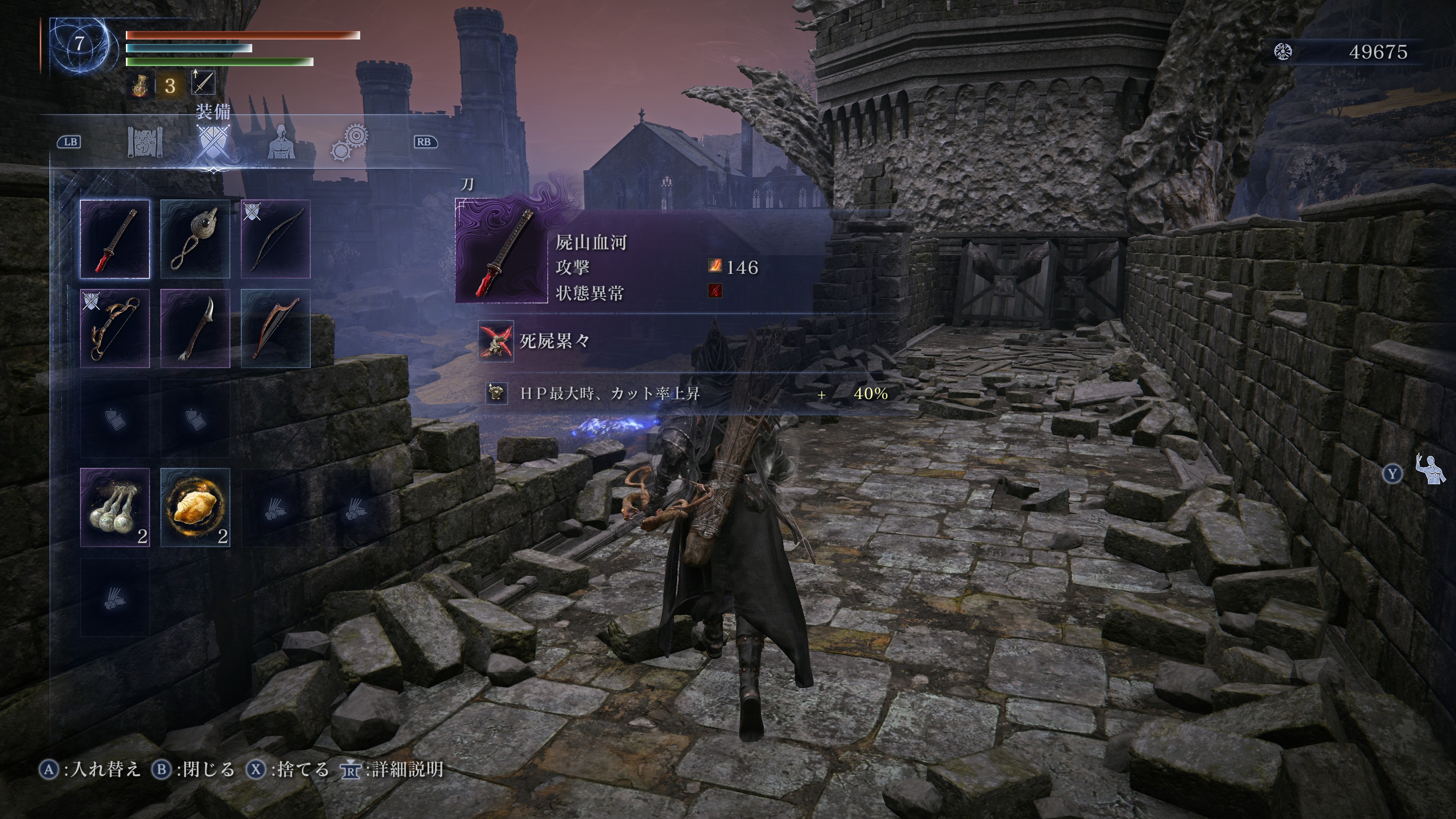The height and width of the screenshot is (819, 1456).
Task: Click the level 7 emblem
Action: point(79,44)
